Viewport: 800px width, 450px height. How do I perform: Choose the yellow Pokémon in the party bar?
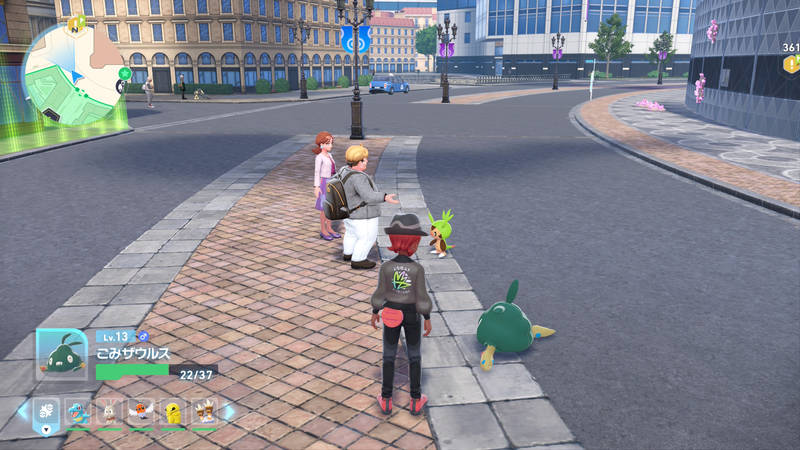[173, 410]
